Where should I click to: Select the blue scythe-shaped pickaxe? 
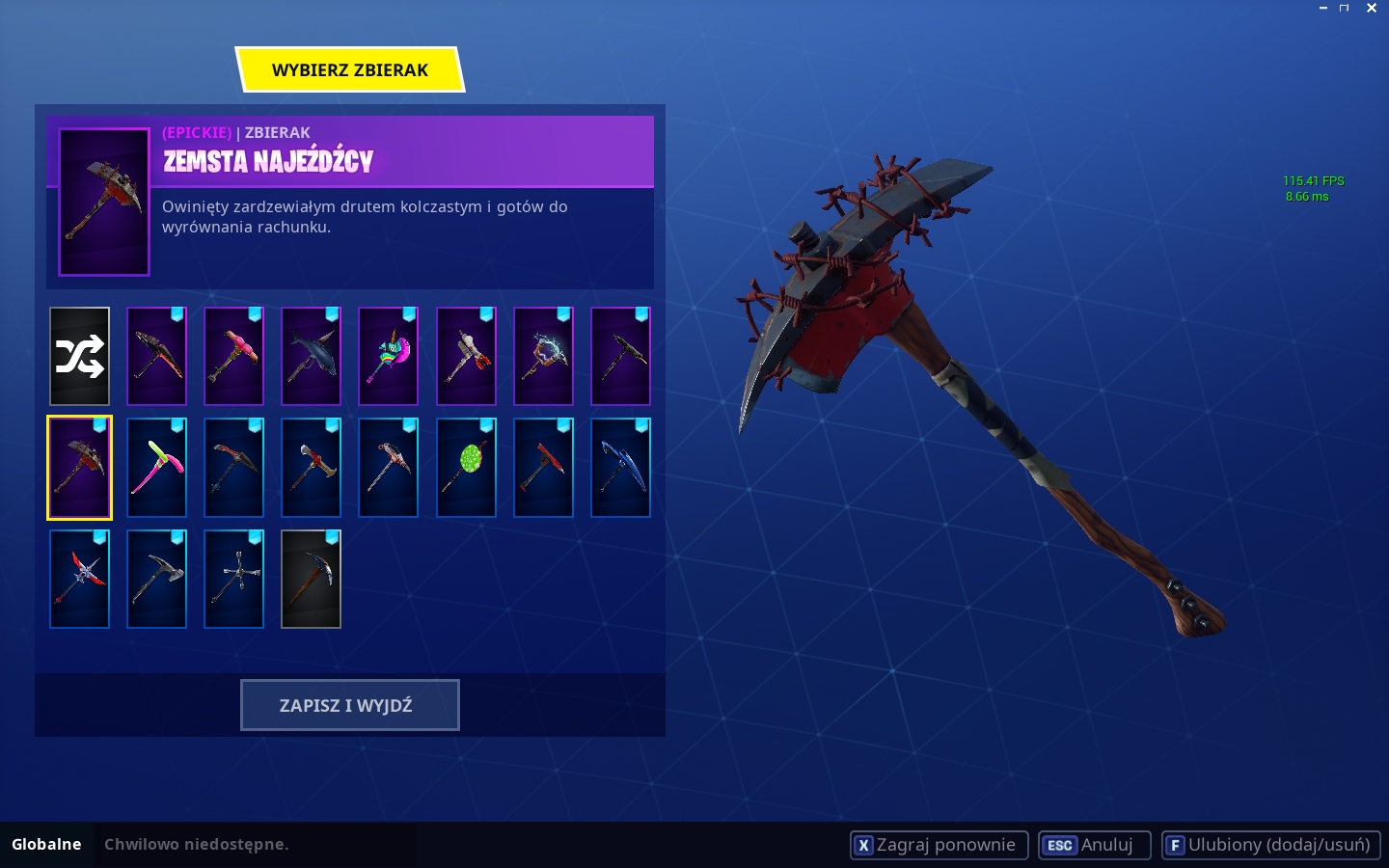click(620, 468)
